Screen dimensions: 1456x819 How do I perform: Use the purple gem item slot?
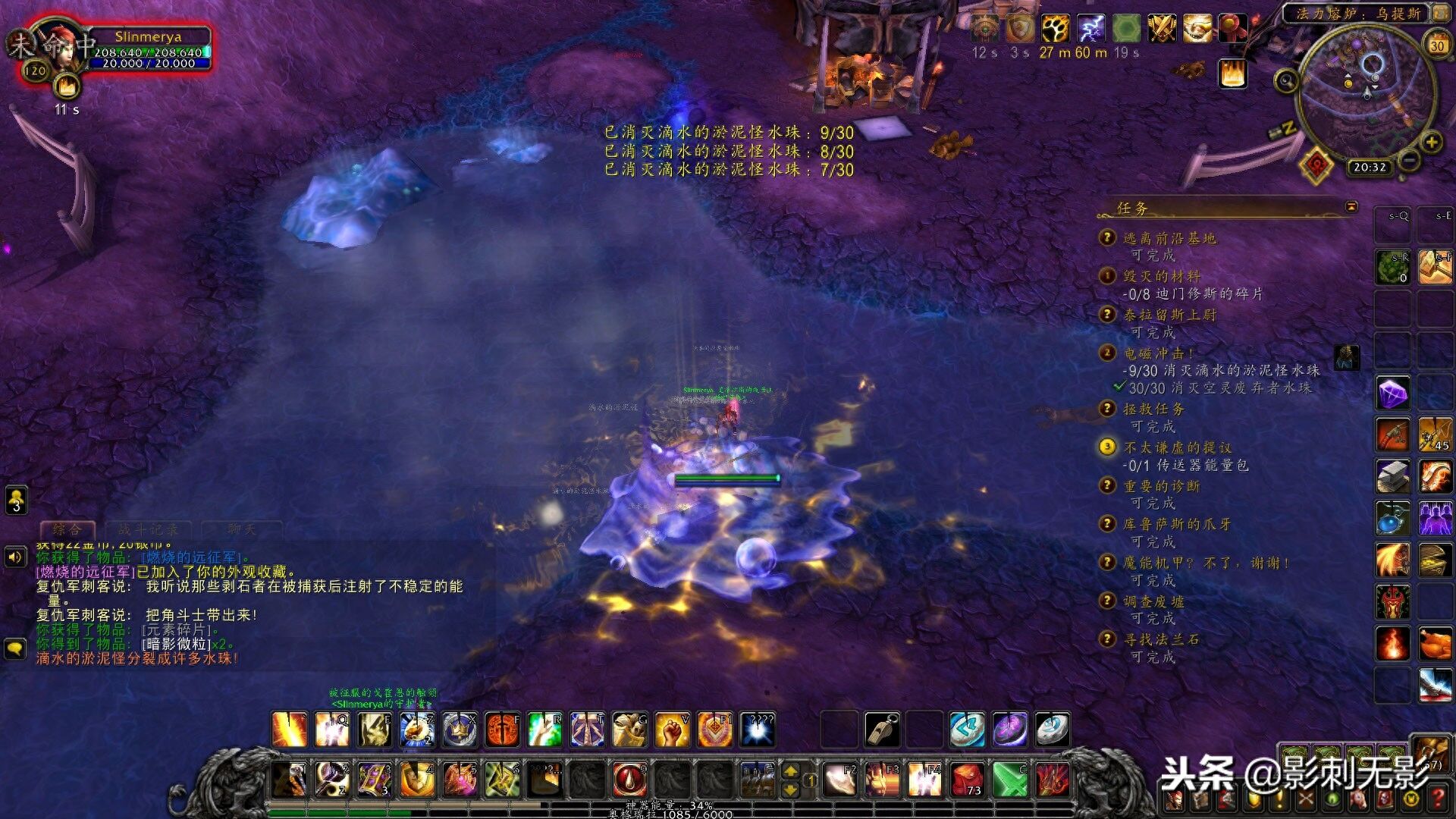pyautogui.click(x=1392, y=394)
